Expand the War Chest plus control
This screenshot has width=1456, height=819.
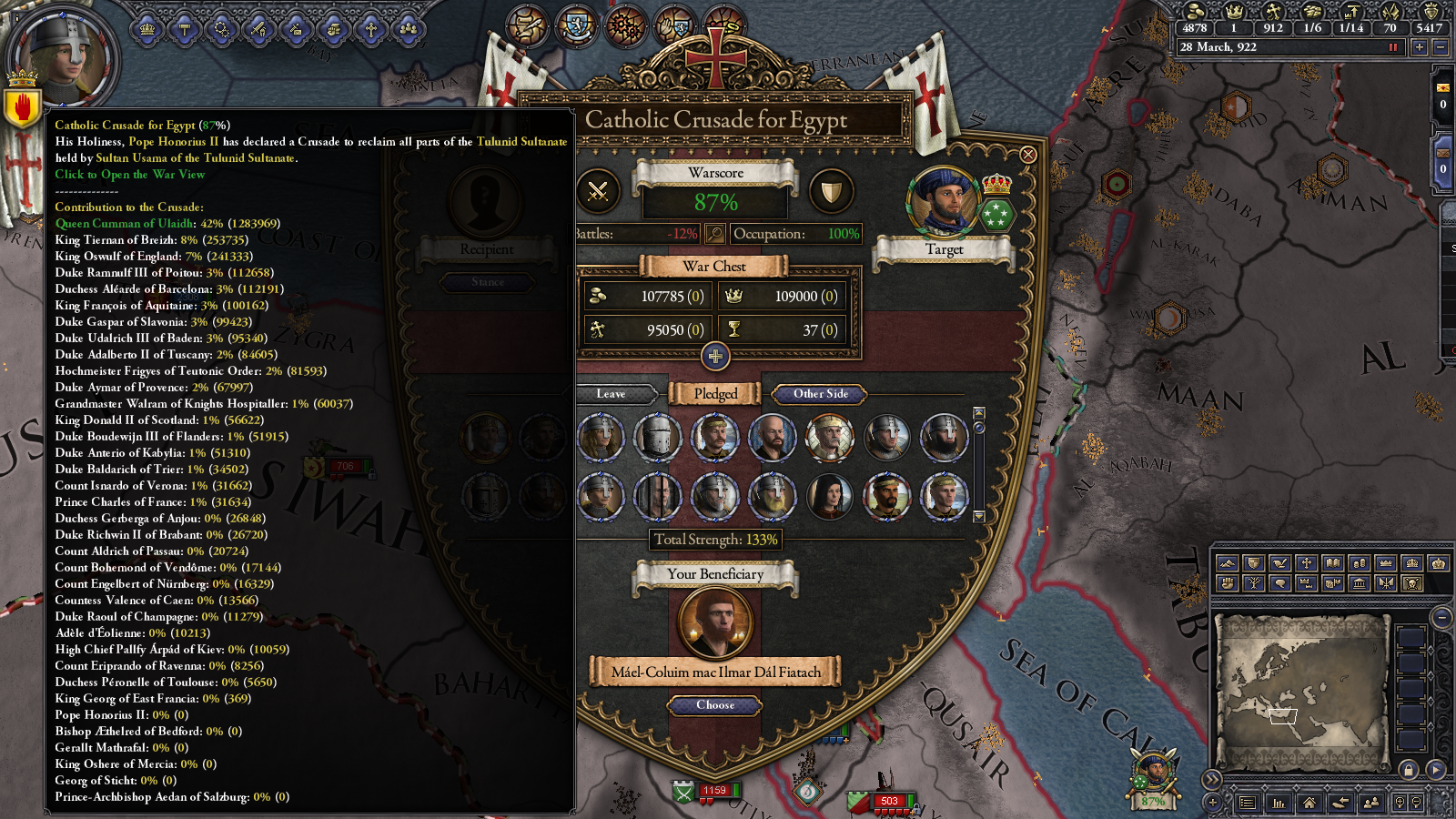tap(717, 357)
